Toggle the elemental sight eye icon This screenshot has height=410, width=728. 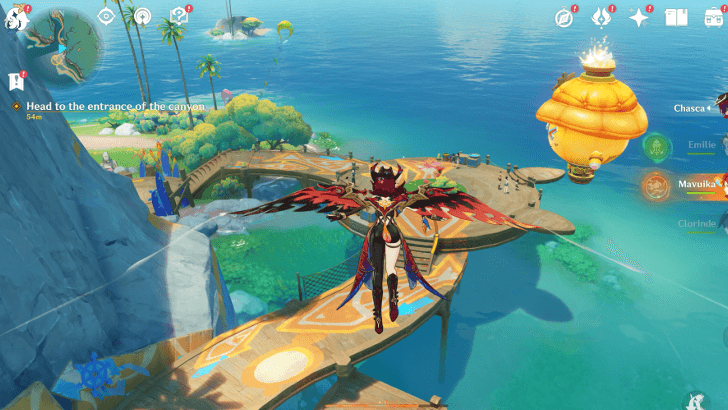[106, 16]
